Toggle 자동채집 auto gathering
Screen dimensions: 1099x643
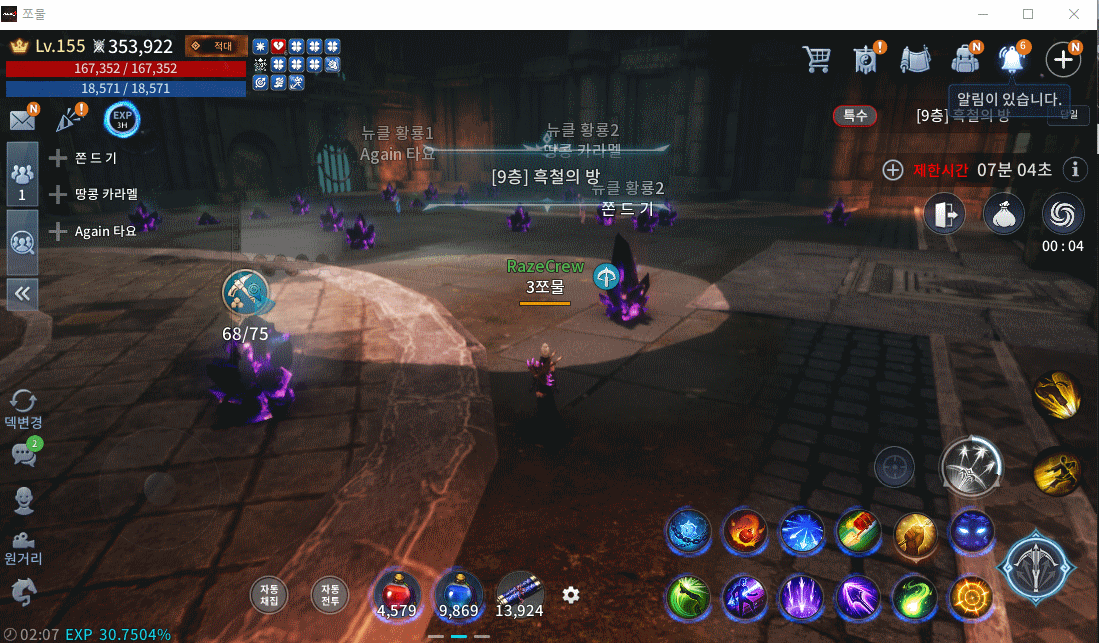[268, 595]
